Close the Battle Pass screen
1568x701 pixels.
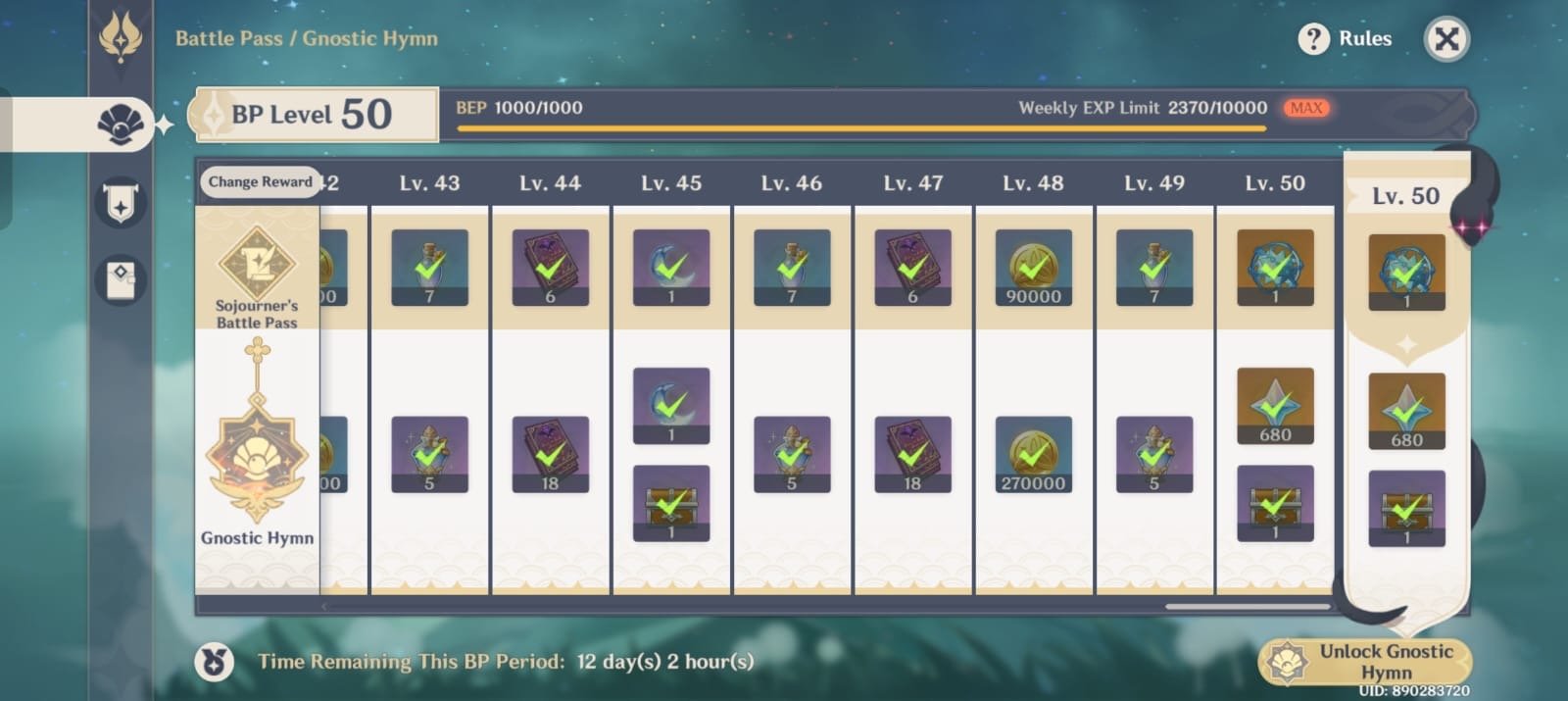[x=1445, y=39]
